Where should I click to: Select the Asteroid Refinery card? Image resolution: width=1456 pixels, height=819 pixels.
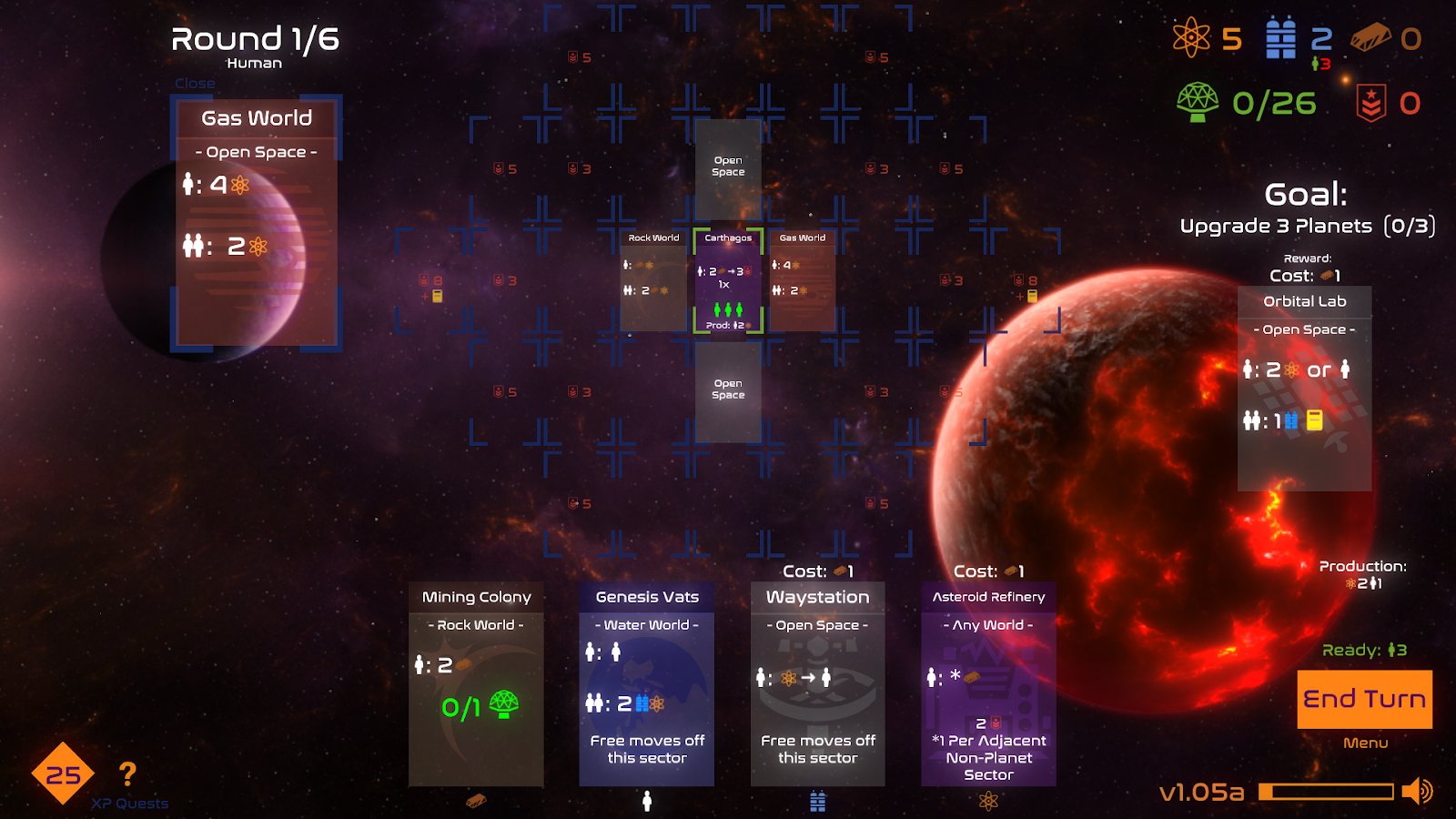[x=988, y=683]
